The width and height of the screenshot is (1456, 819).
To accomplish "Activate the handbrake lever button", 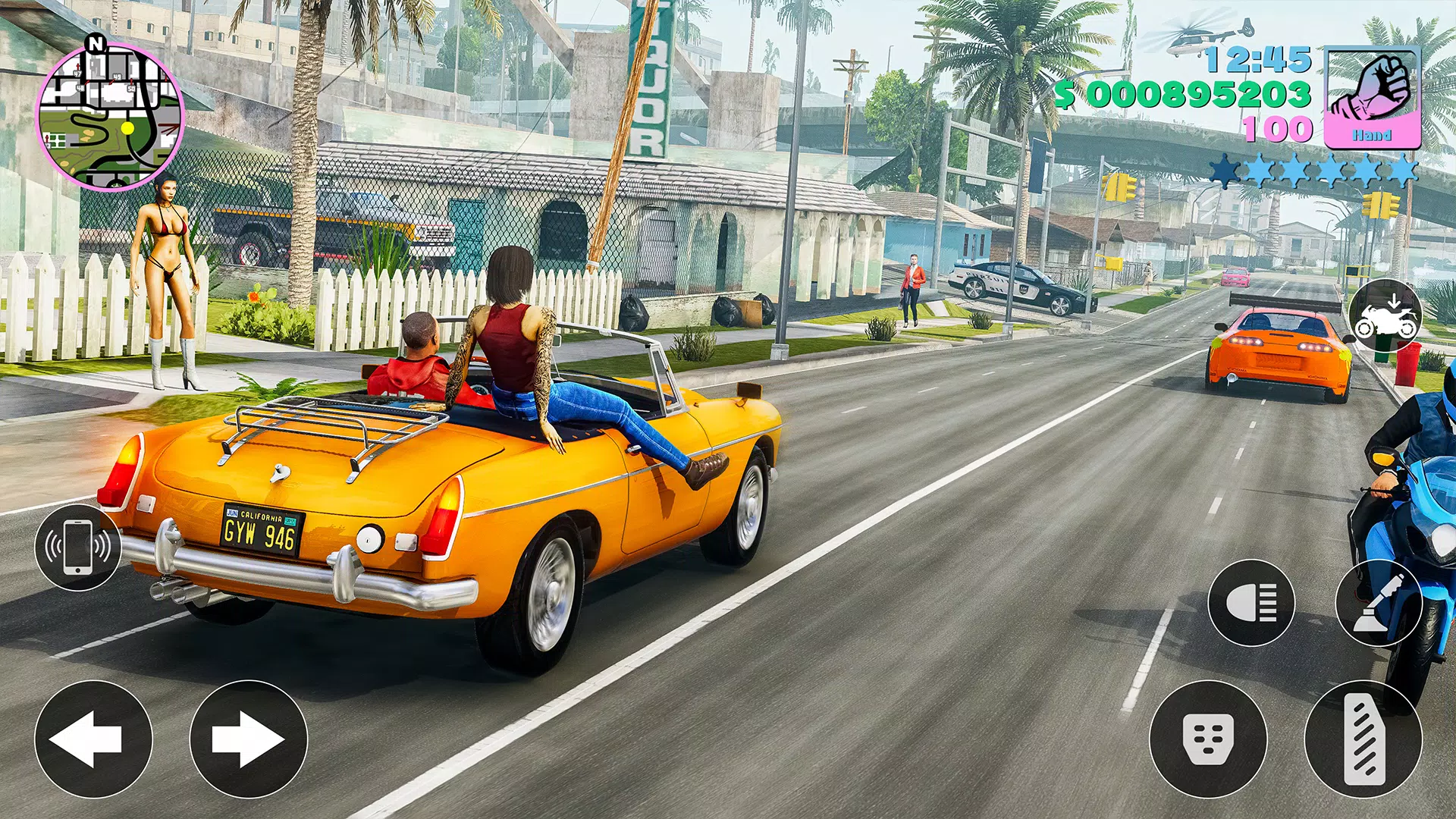I will point(1379,603).
